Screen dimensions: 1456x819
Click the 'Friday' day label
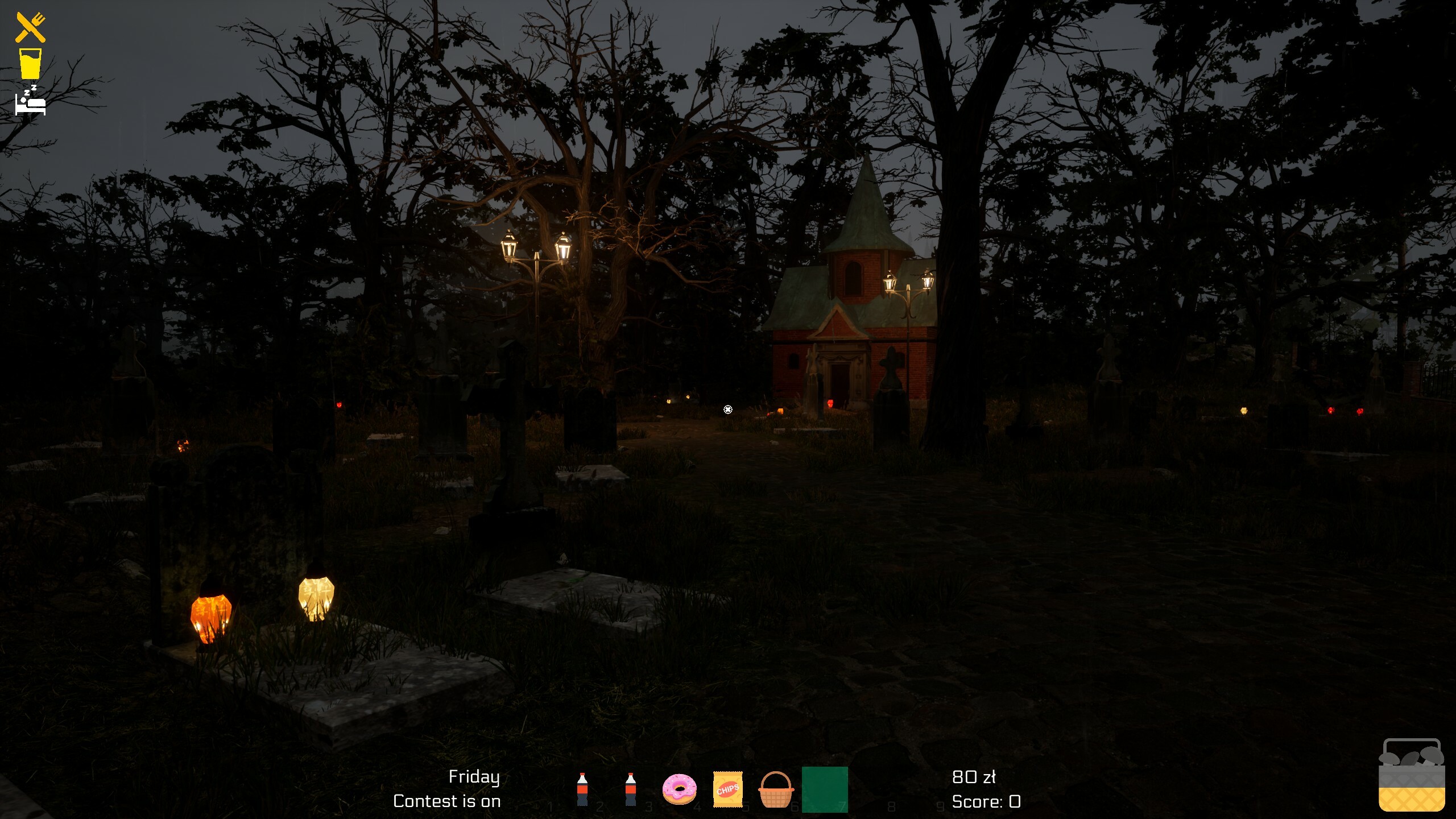(475, 776)
